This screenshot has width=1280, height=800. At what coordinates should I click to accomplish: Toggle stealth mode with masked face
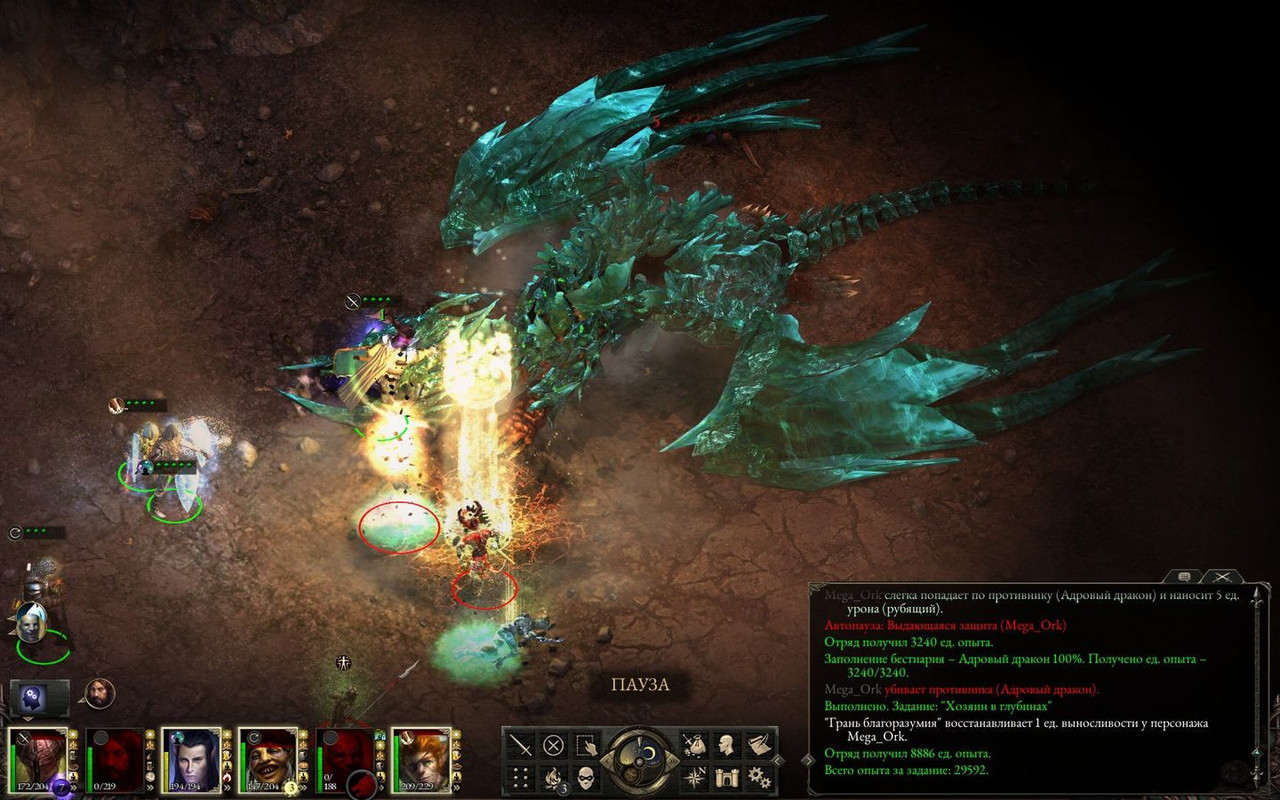coord(585,777)
